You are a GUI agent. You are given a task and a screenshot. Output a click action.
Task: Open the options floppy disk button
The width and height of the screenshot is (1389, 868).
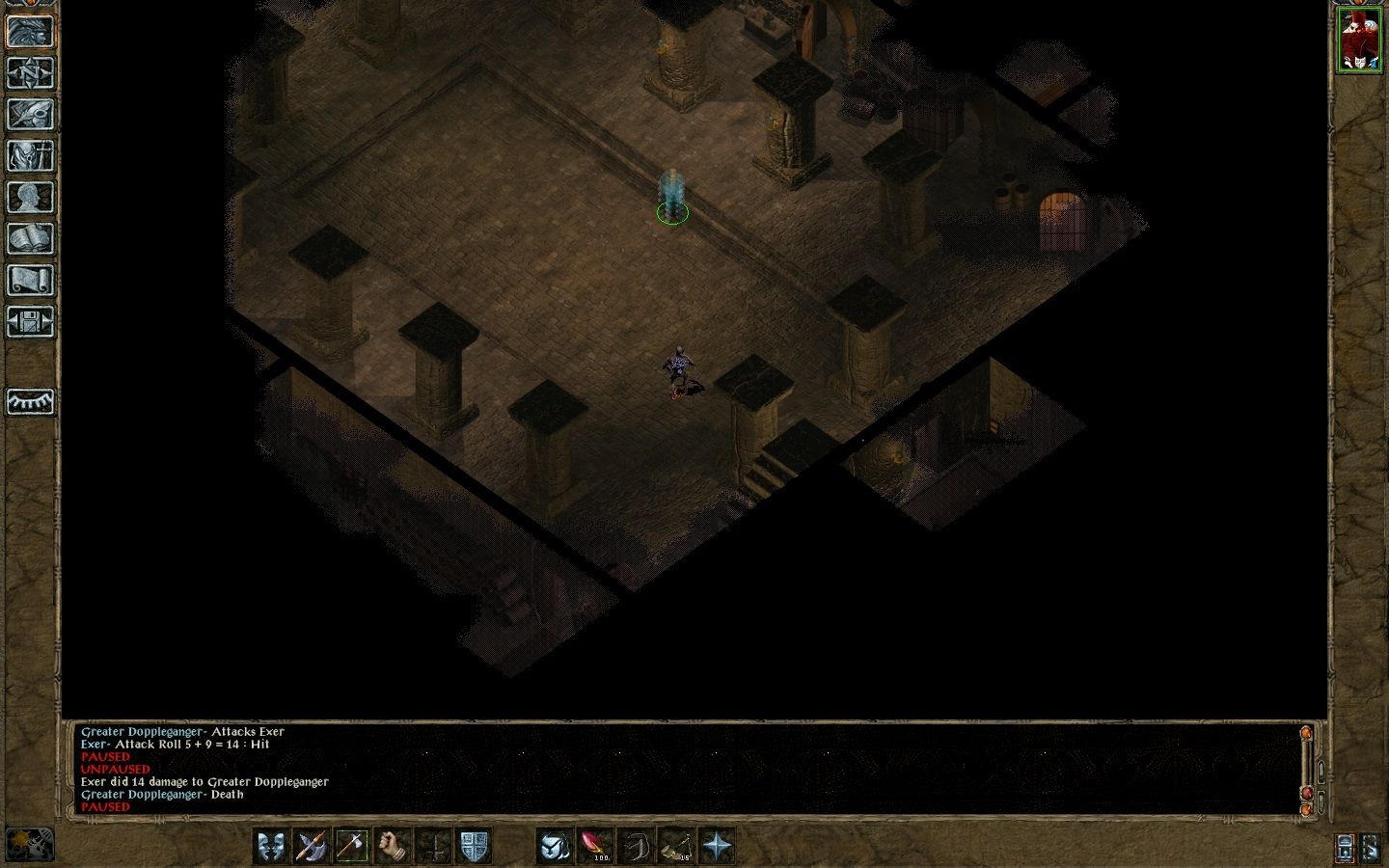click(x=30, y=321)
